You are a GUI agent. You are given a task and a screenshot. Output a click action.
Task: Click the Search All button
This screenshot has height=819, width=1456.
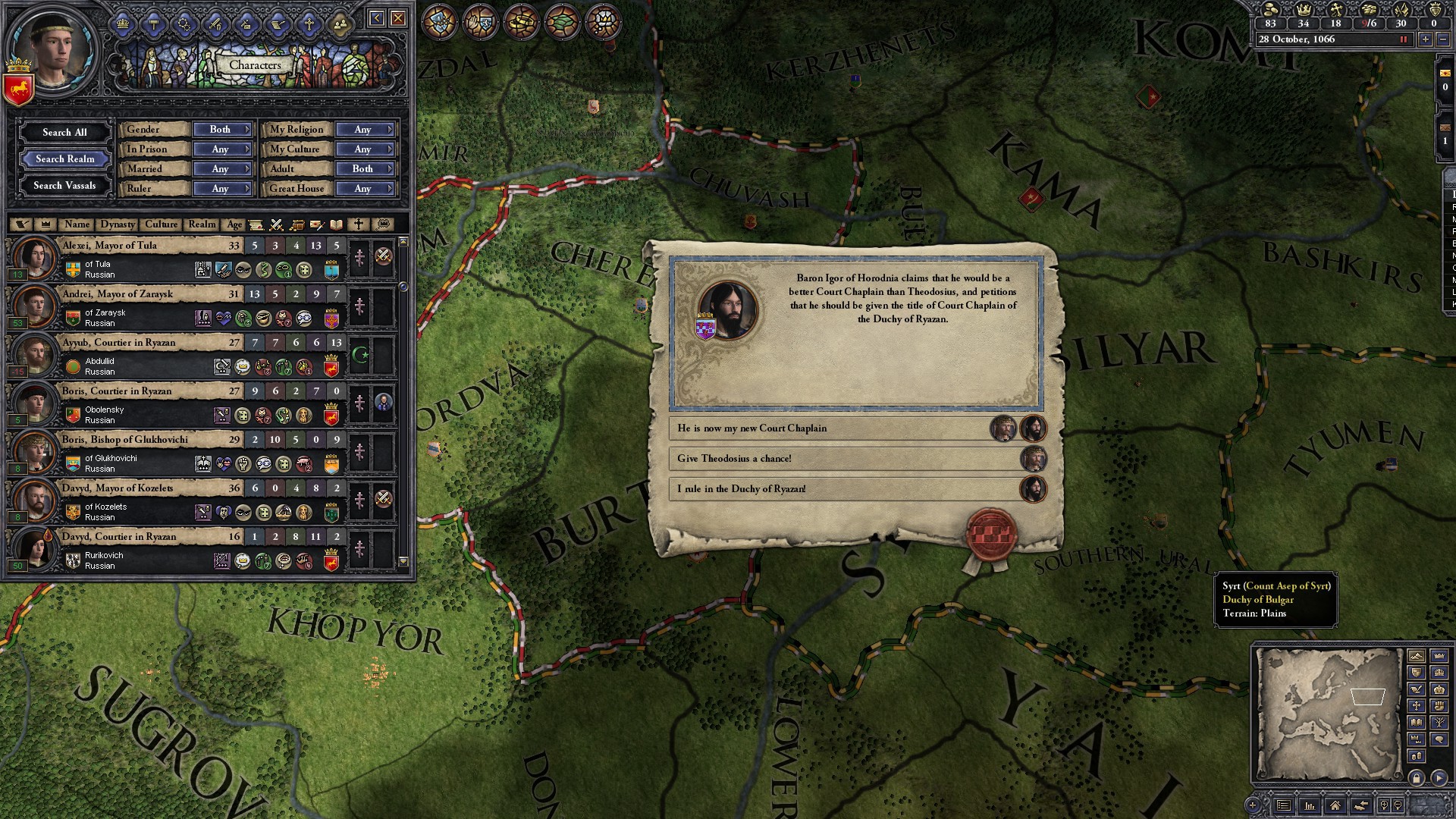click(64, 132)
